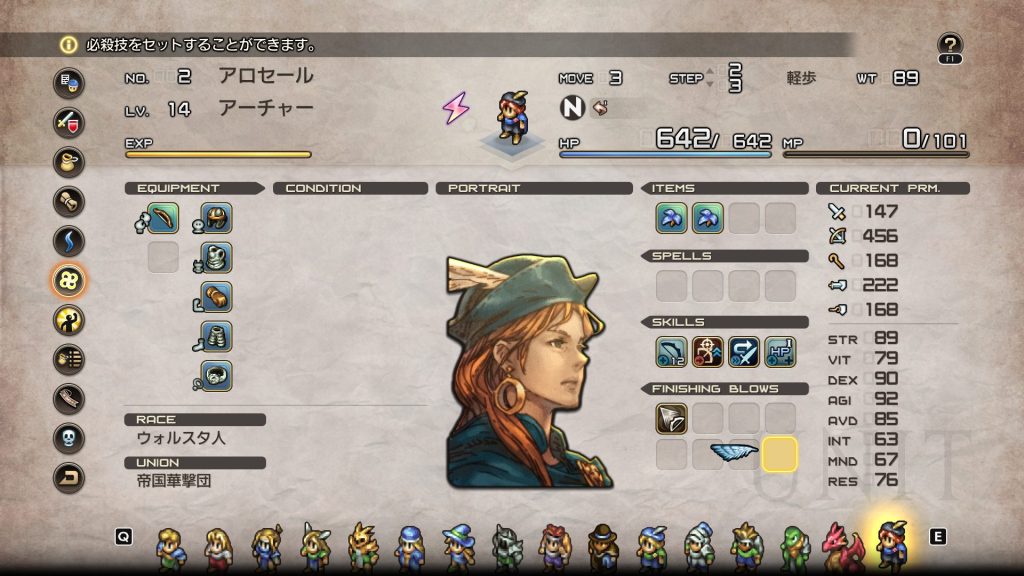Open the sword and shield sidebar tab
1024x576 pixels.
pos(69,123)
